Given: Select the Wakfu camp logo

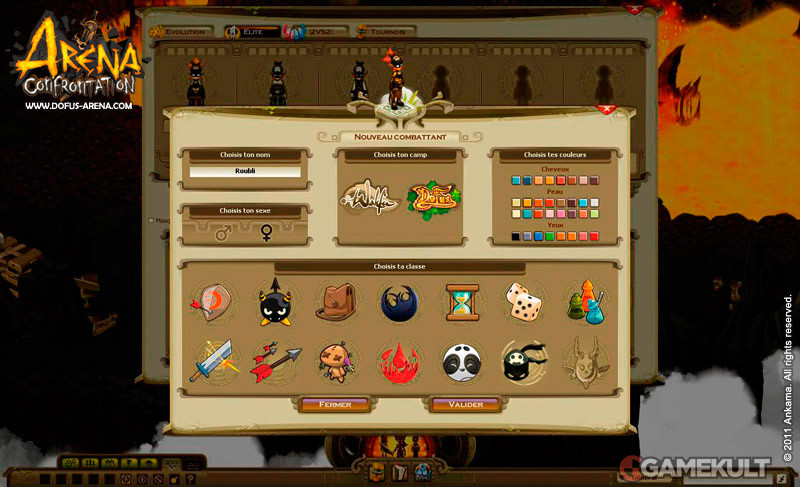Looking at the screenshot, I should point(370,199).
